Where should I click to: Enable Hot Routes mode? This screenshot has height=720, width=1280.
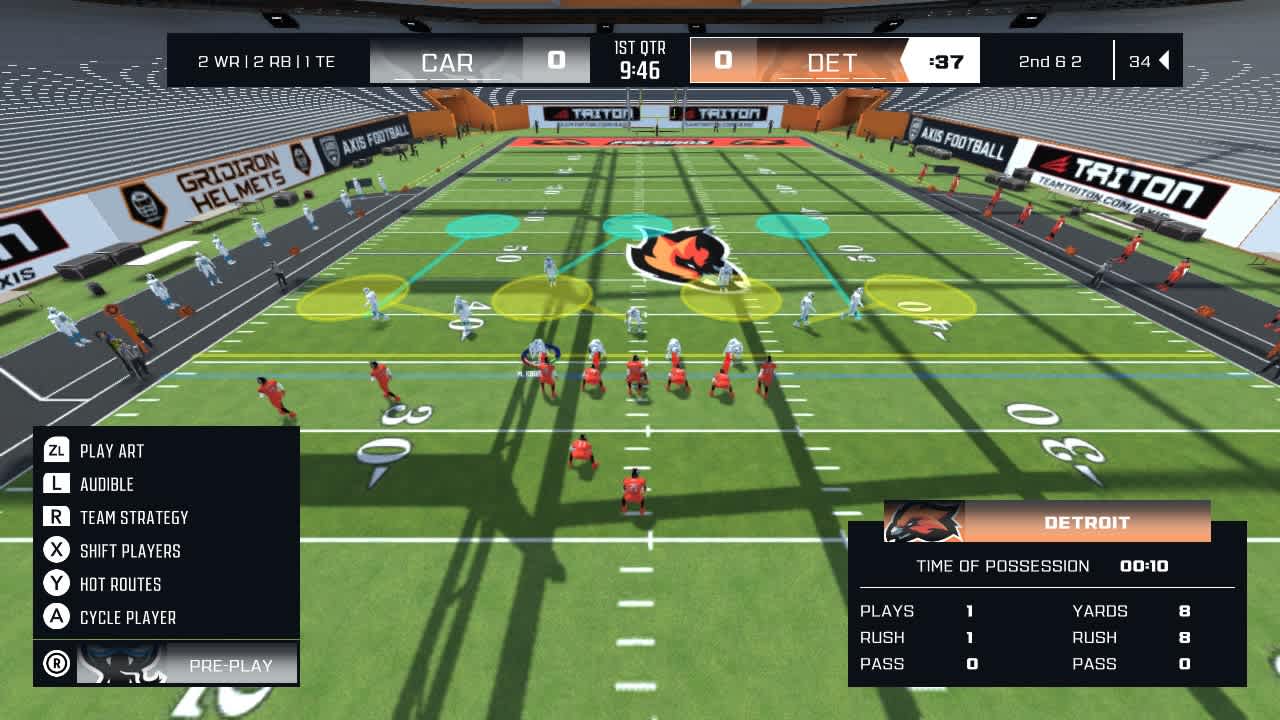coord(118,584)
